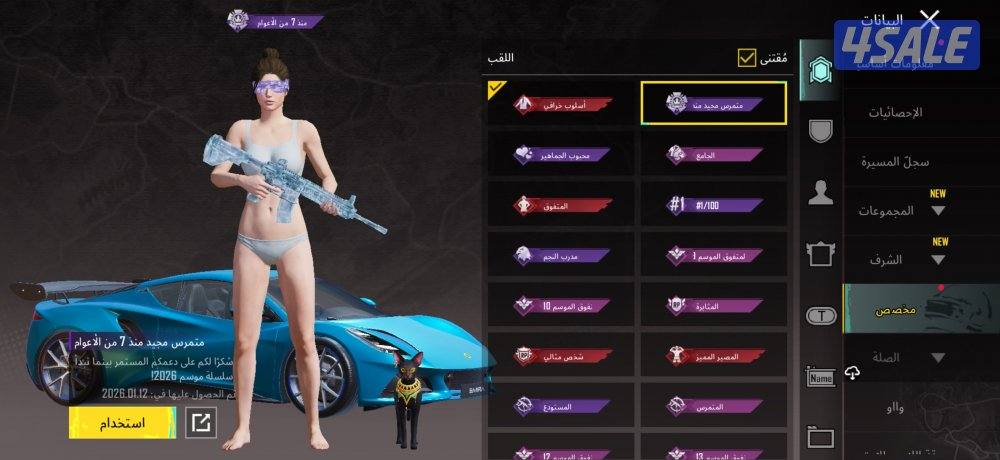Screen dimensions: 1000x460
Task: Select the أسلوب خرافي title
Action: coord(561,104)
